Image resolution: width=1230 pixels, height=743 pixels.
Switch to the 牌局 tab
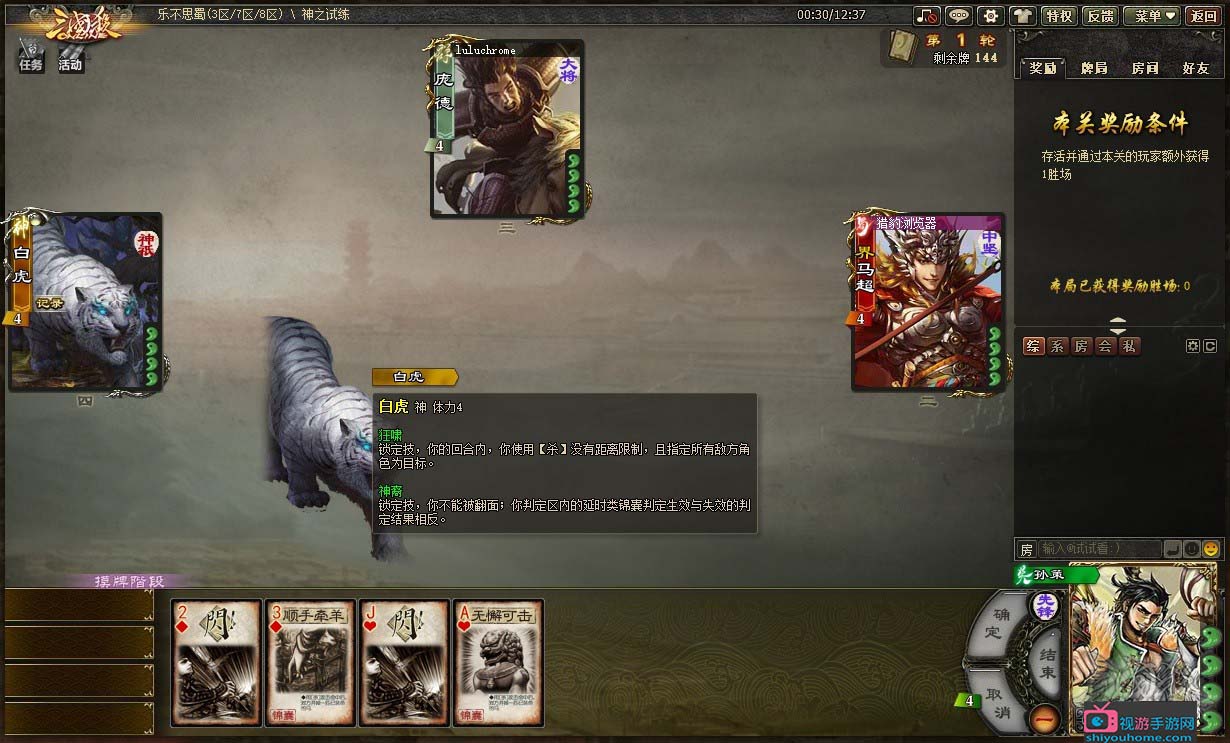pyautogui.click(x=1094, y=68)
